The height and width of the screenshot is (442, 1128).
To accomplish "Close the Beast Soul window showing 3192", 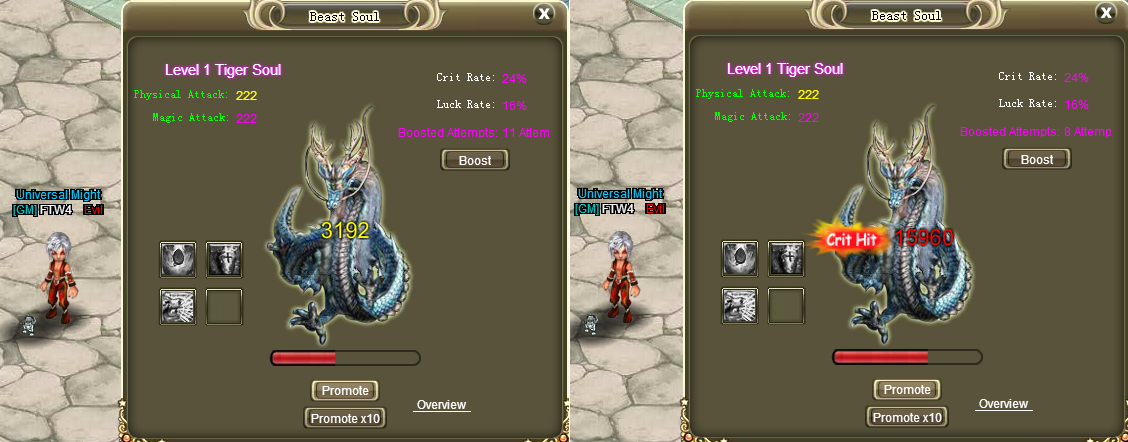I will [x=543, y=14].
